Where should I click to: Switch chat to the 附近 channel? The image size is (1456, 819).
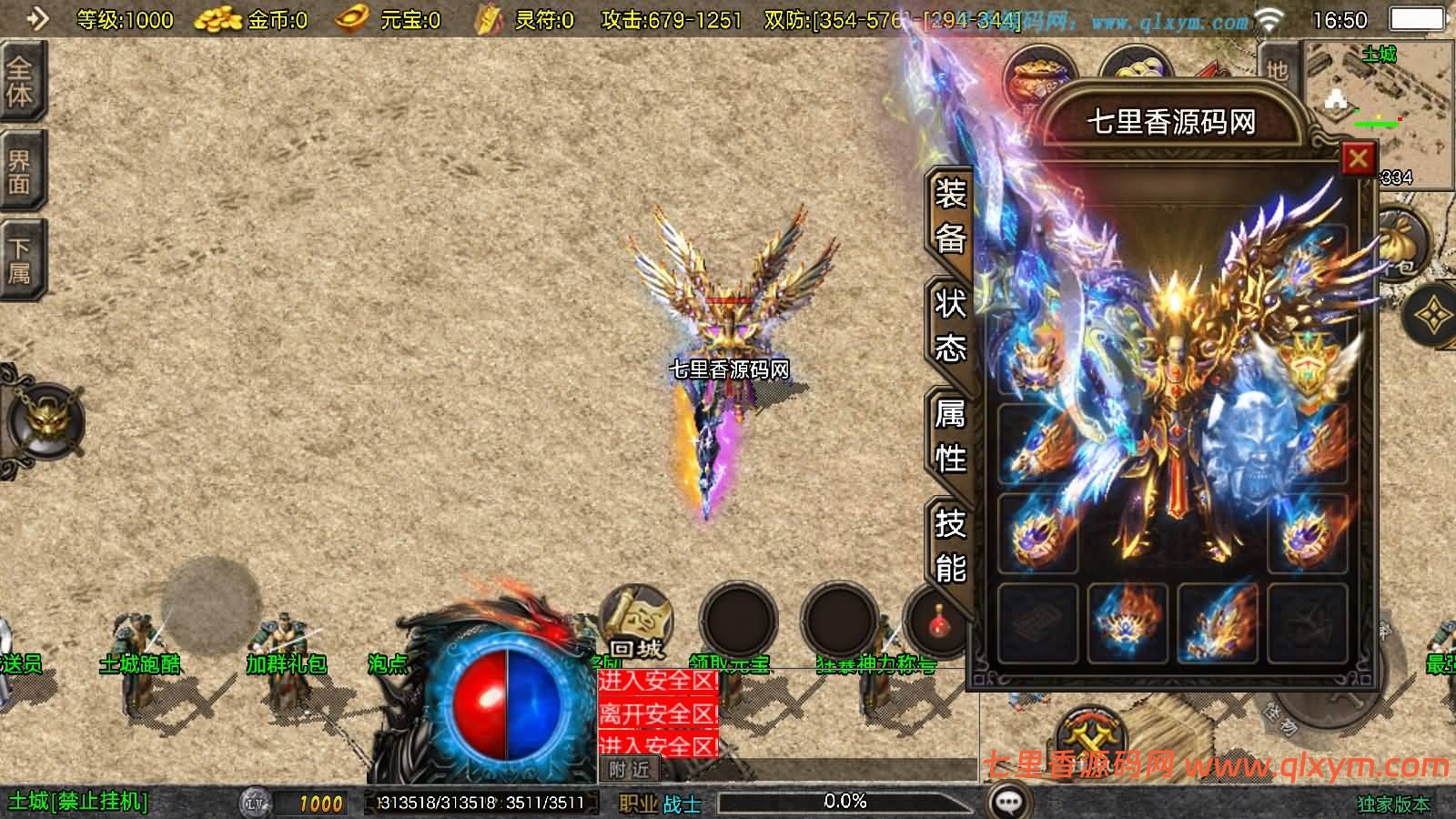coord(630,770)
